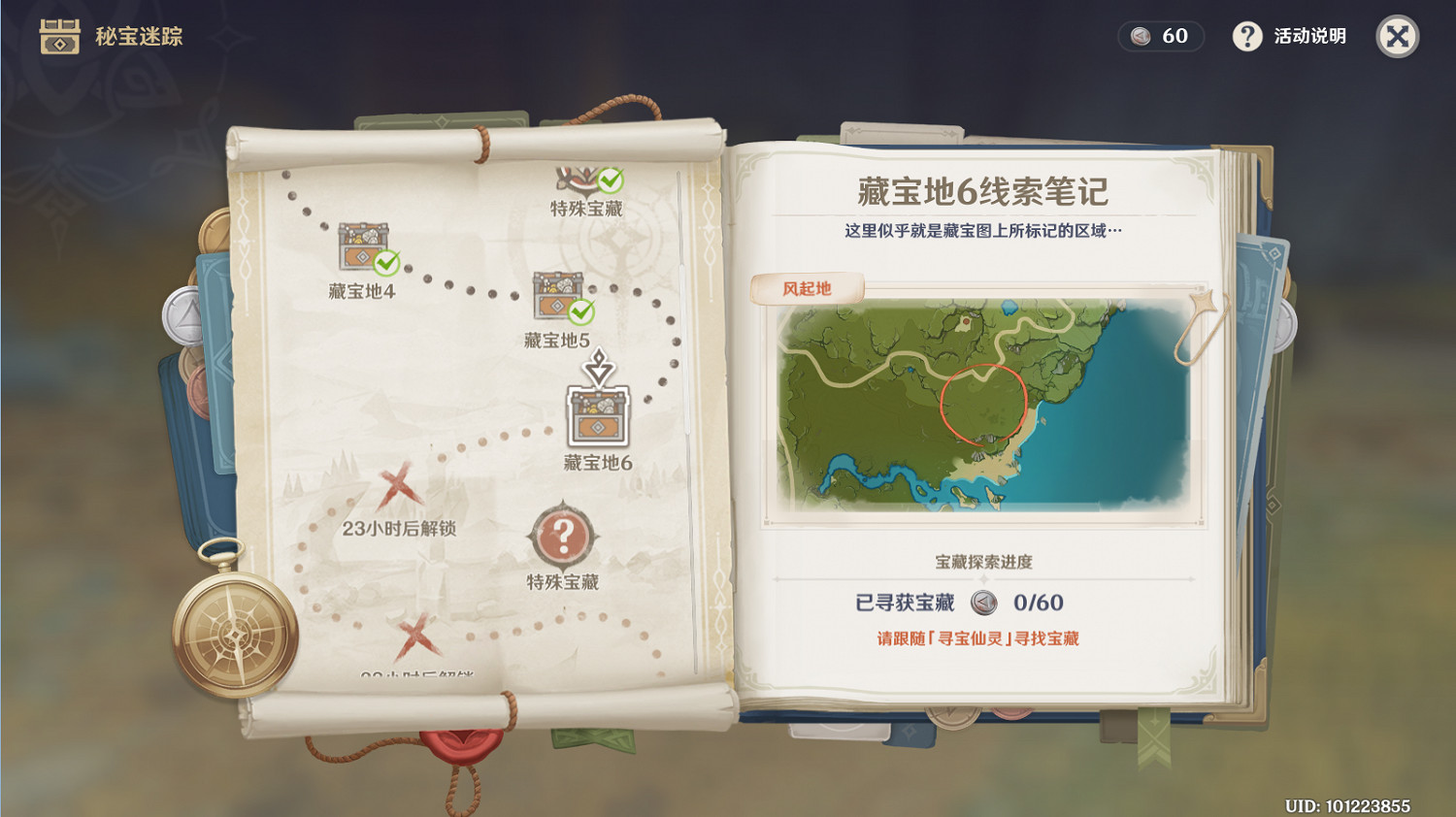This screenshot has width=1456, height=817.
Task: Open 活动说明 event details
Action: pyautogui.click(x=1289, y=36)
